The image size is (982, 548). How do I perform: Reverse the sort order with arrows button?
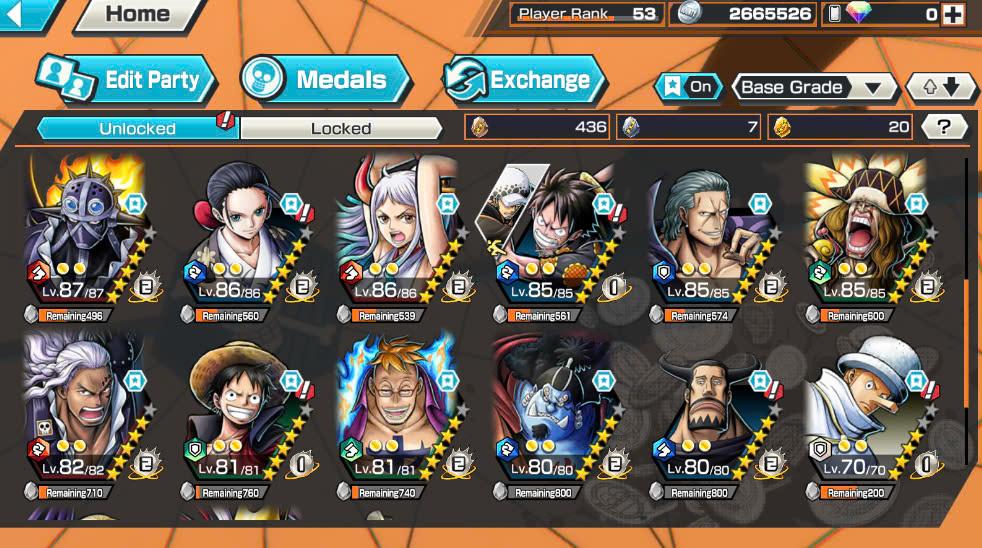940,87
